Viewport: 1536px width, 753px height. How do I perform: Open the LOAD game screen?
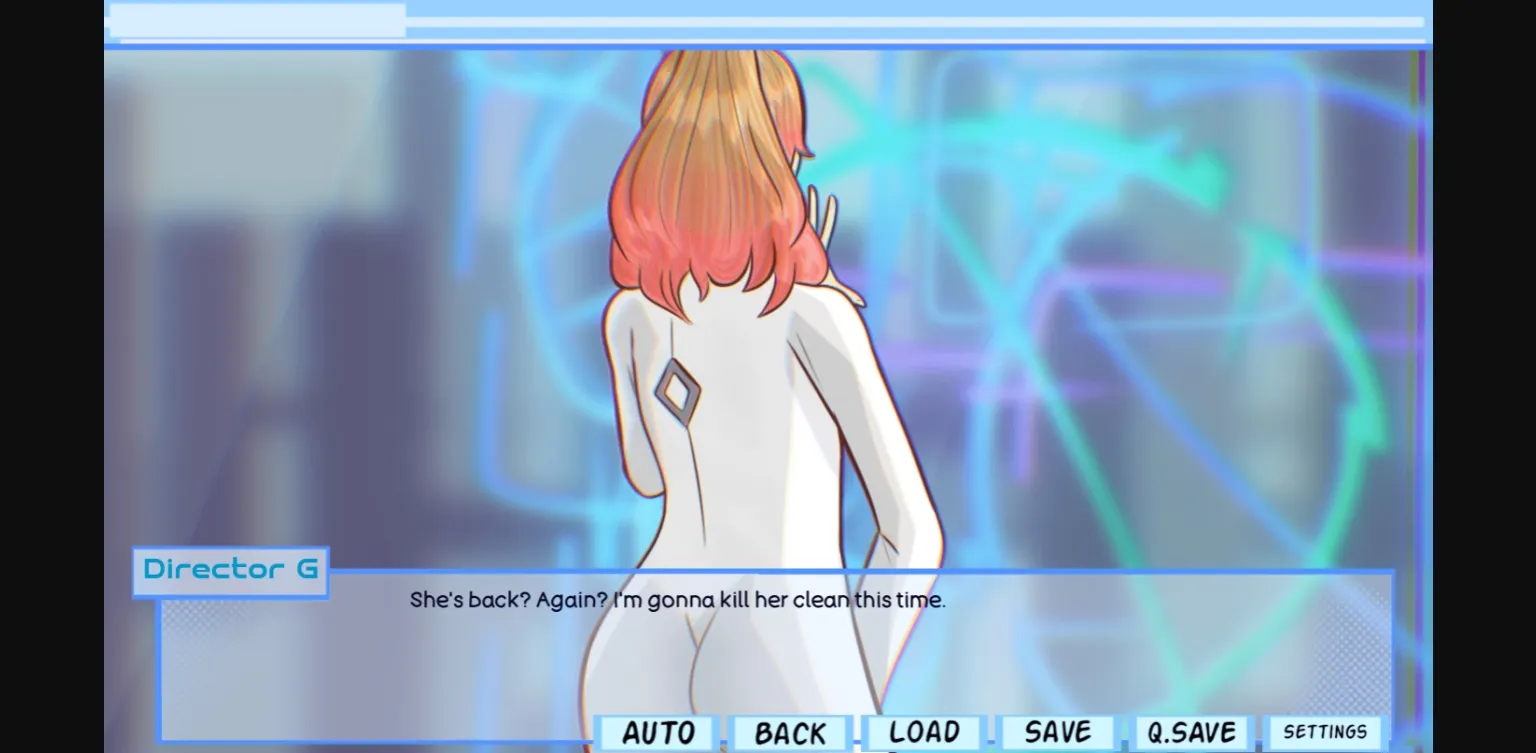[x=922, y=731]
